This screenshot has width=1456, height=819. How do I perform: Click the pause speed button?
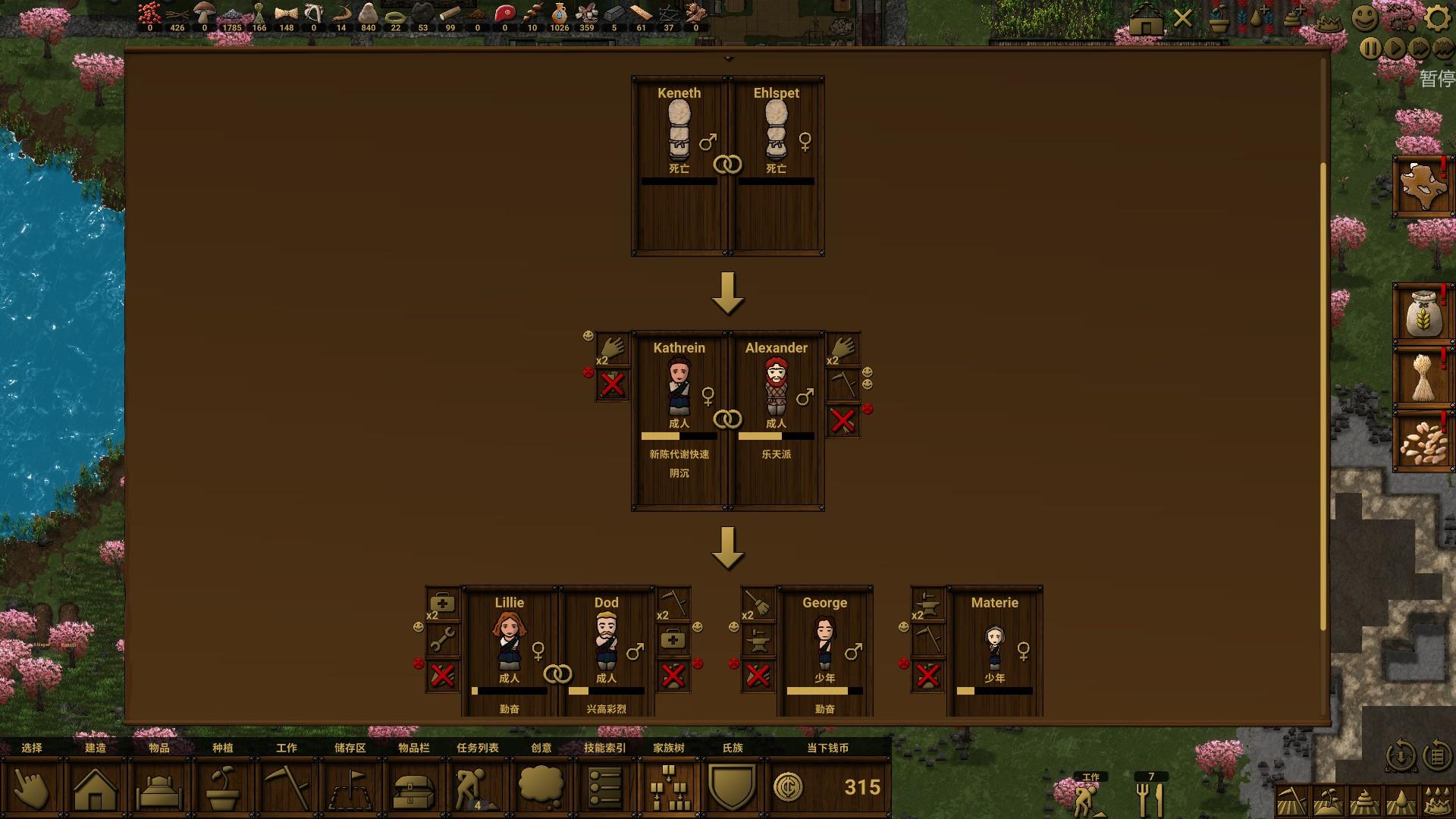coord(1370,49)
